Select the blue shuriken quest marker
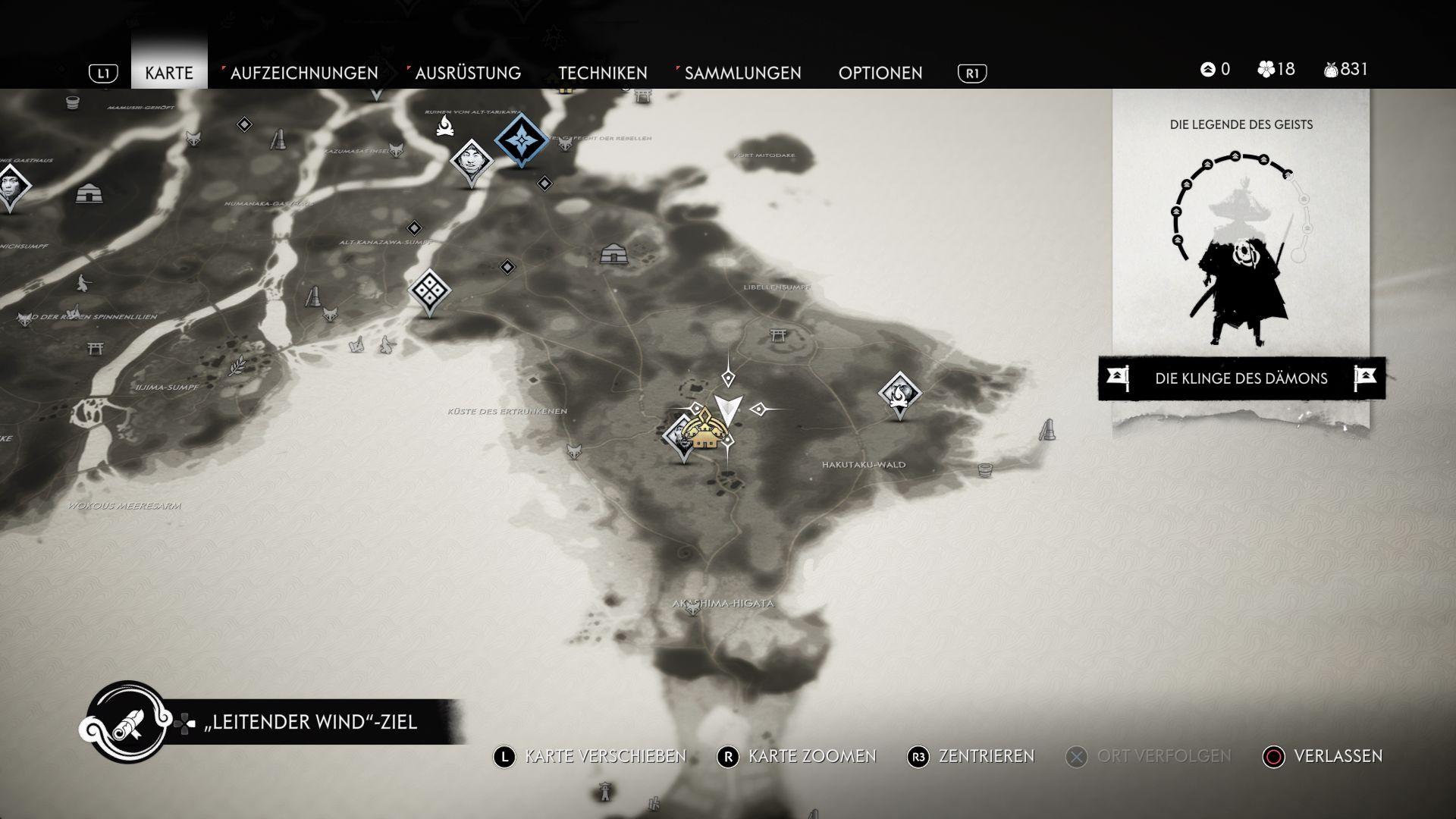Screen dimensions: 1456x819 click(521, 140)
